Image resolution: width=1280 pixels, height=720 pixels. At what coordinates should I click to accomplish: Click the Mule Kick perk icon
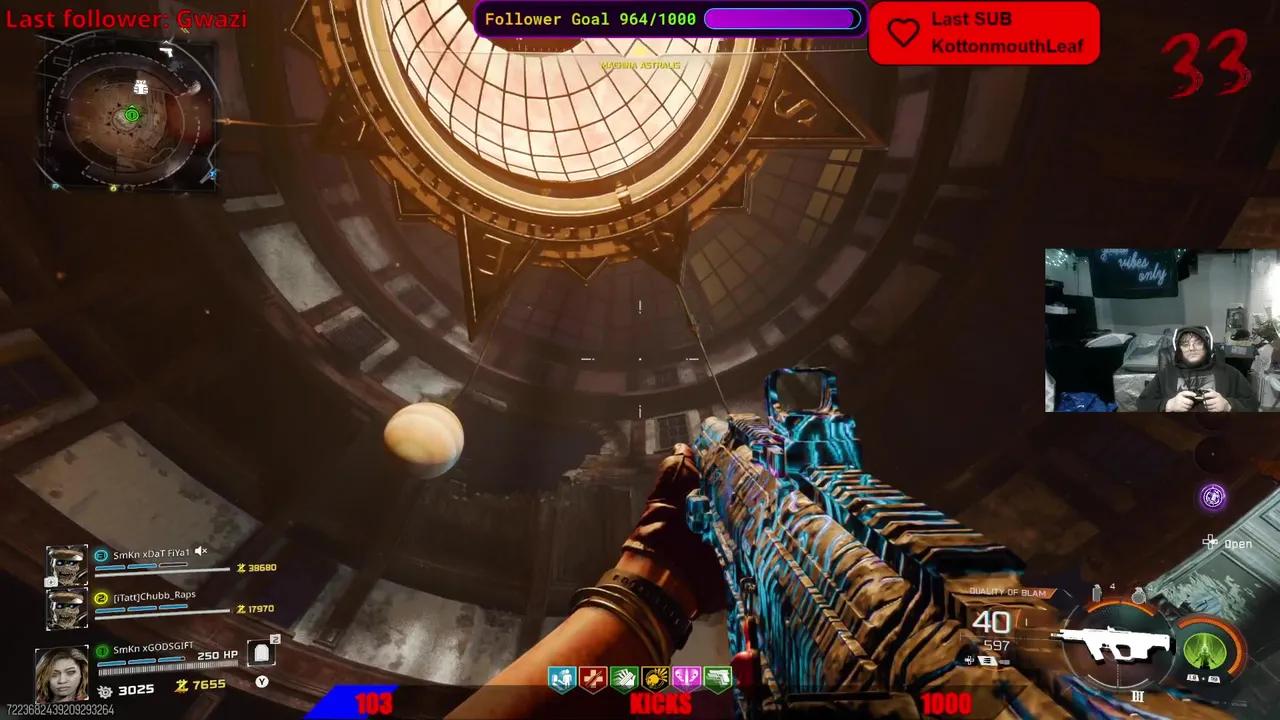(x=717, y=678)
